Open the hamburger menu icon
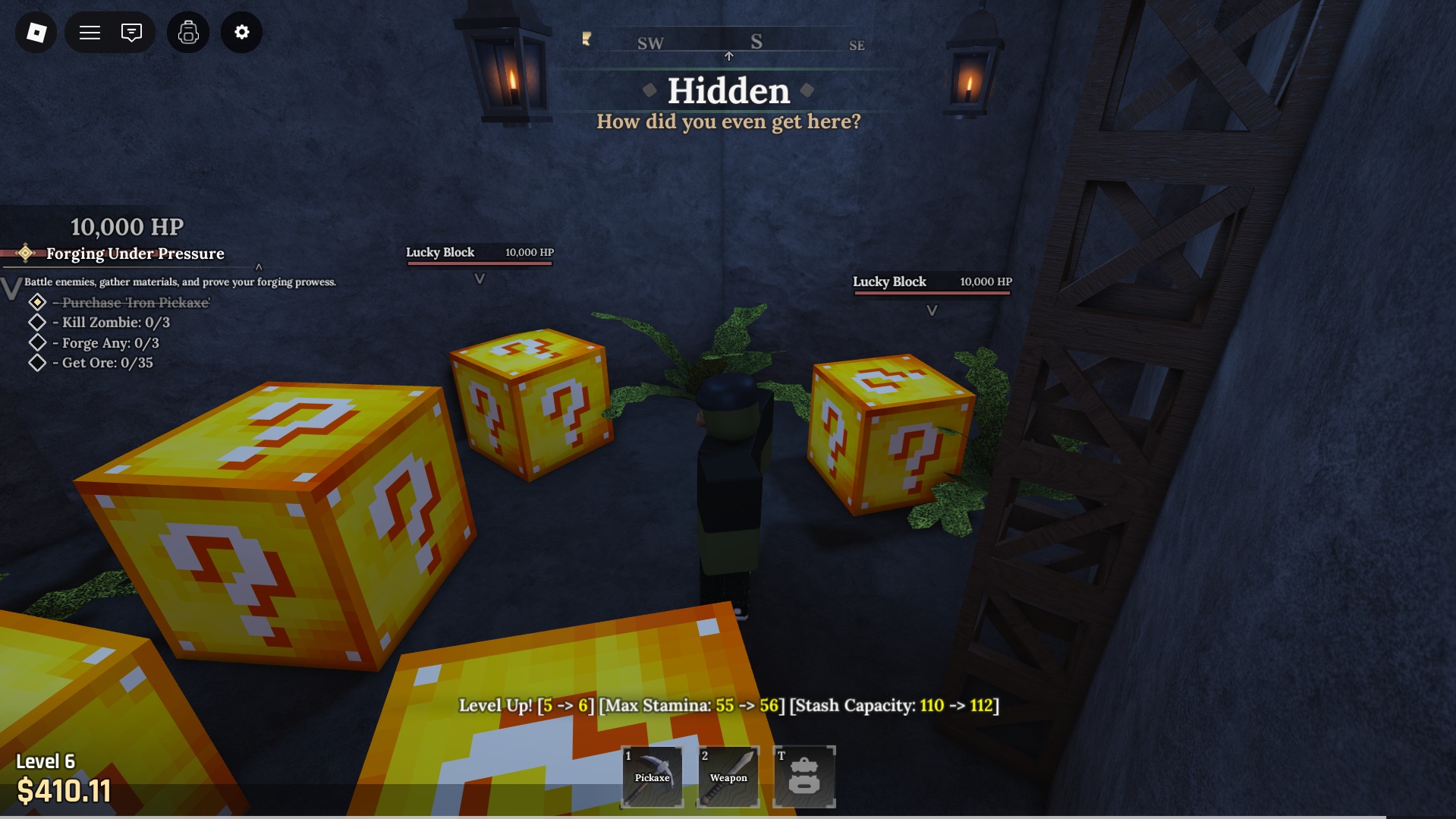This screenshot has height=819, width=1456. tap(89, 32)
